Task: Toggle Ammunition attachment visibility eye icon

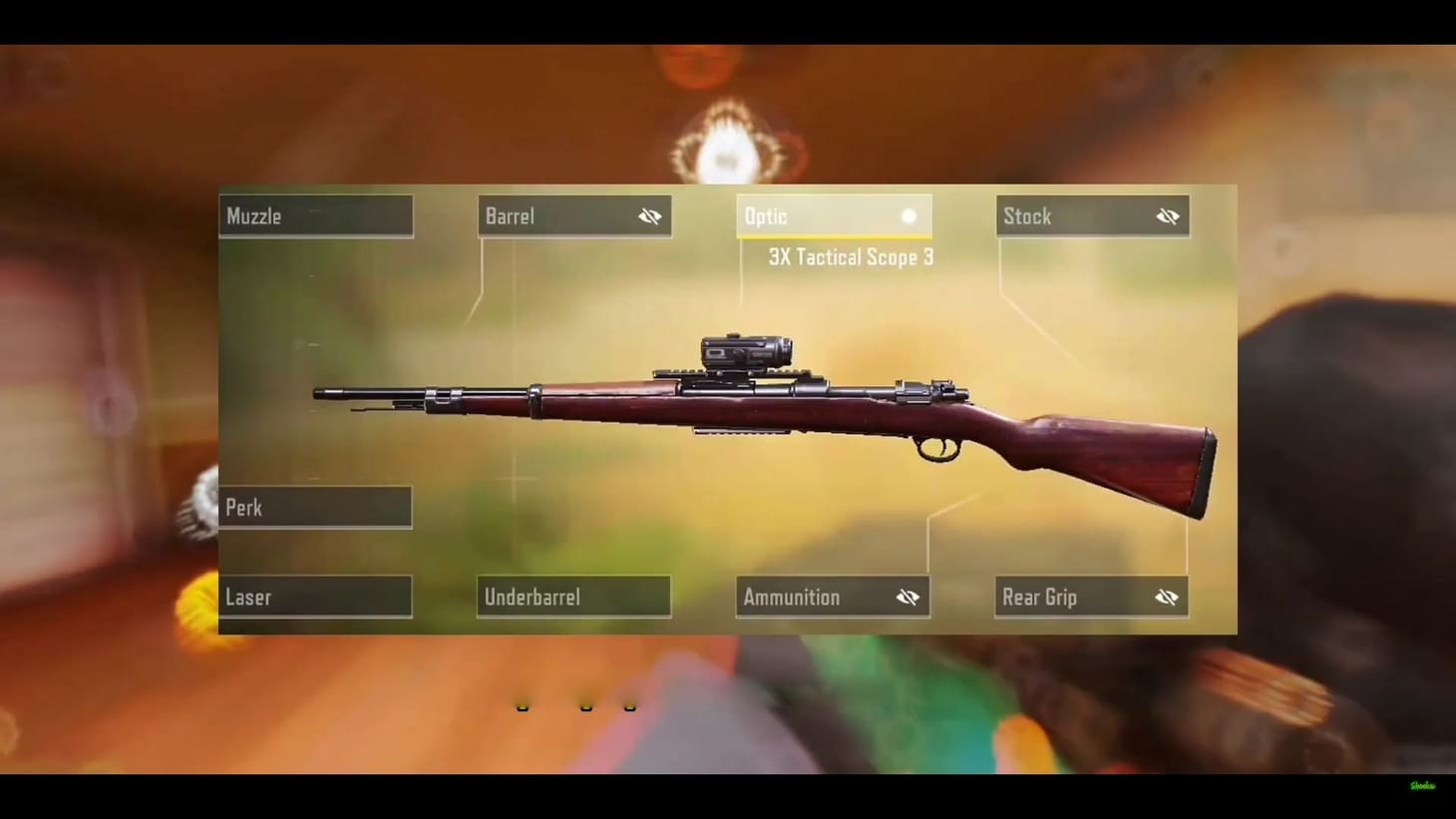Action: pyautogui.click(x=908, y=597)
